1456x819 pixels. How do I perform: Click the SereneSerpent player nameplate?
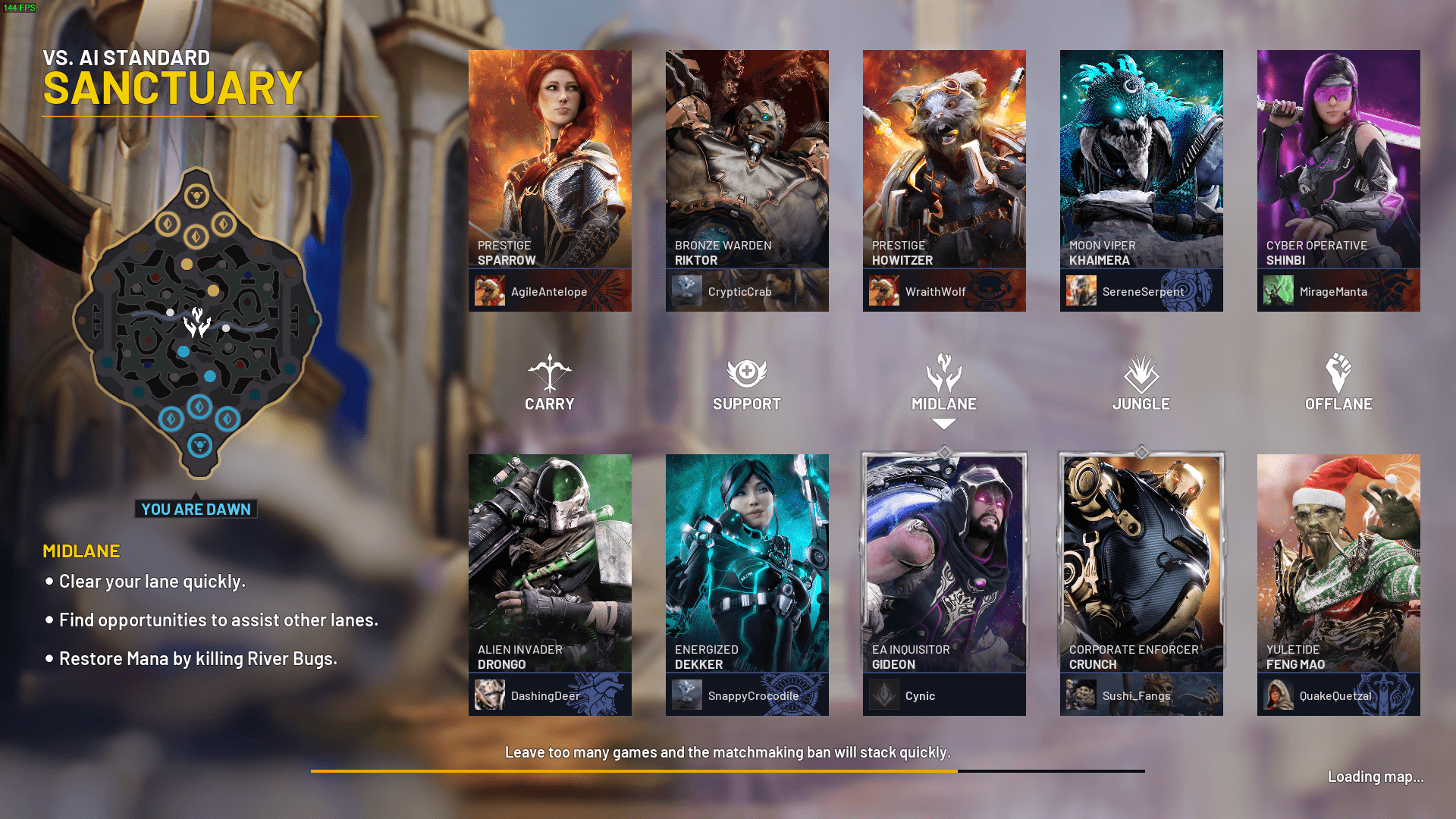point(1143,292)
